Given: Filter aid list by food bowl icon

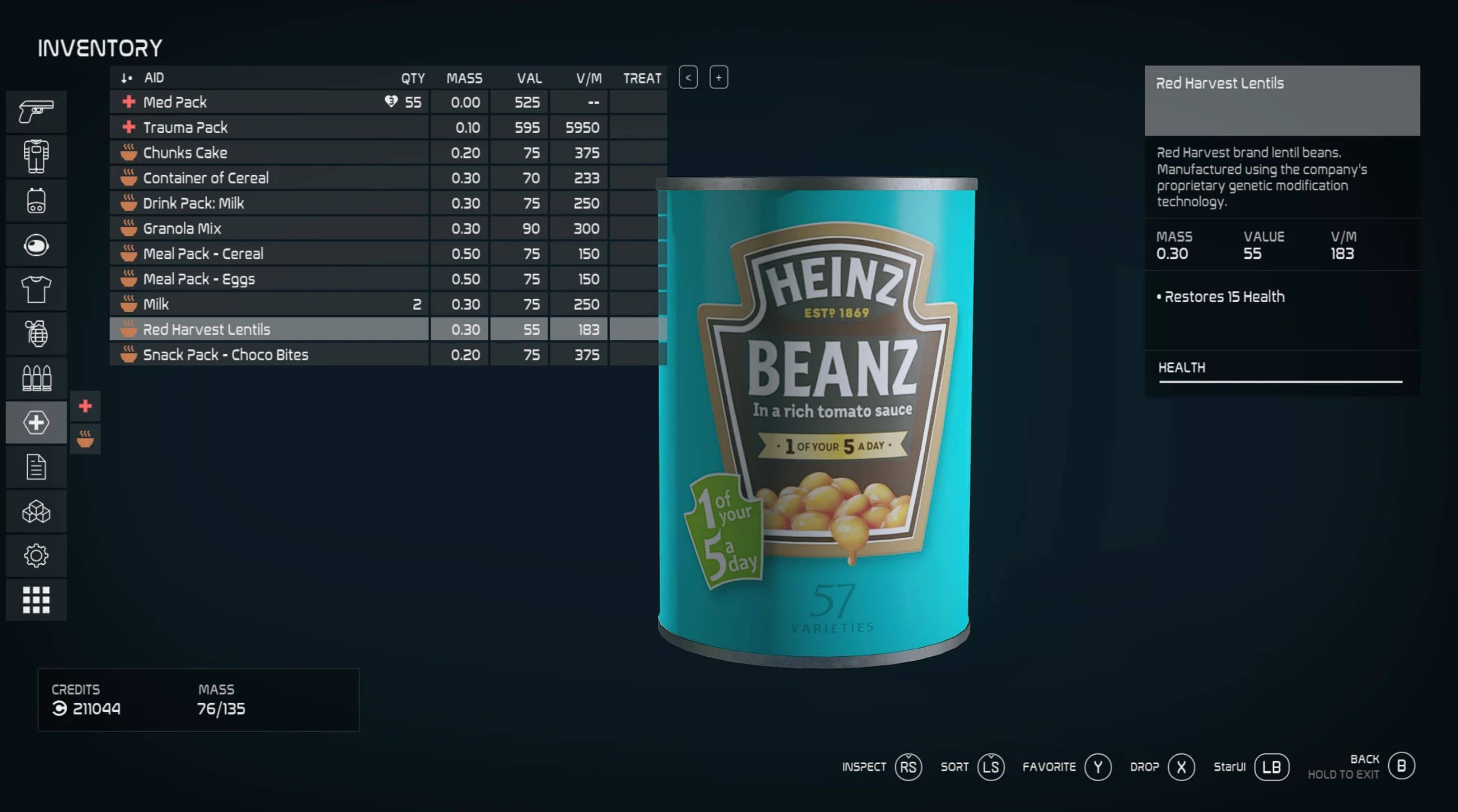Looking at the screenshot, I should 85,439.
